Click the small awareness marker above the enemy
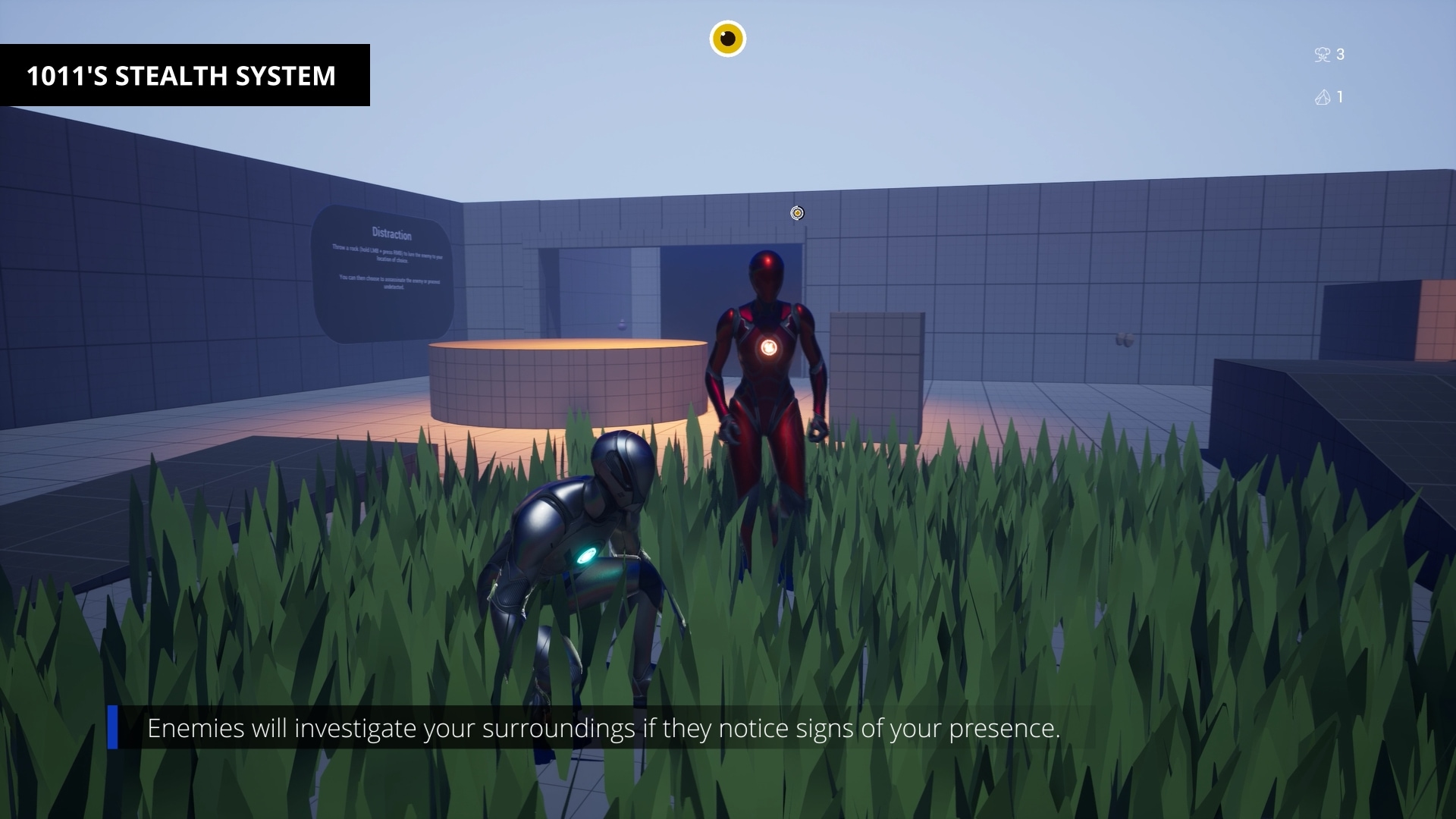Viewport: 1456px width, 819px height. point(797,213)
